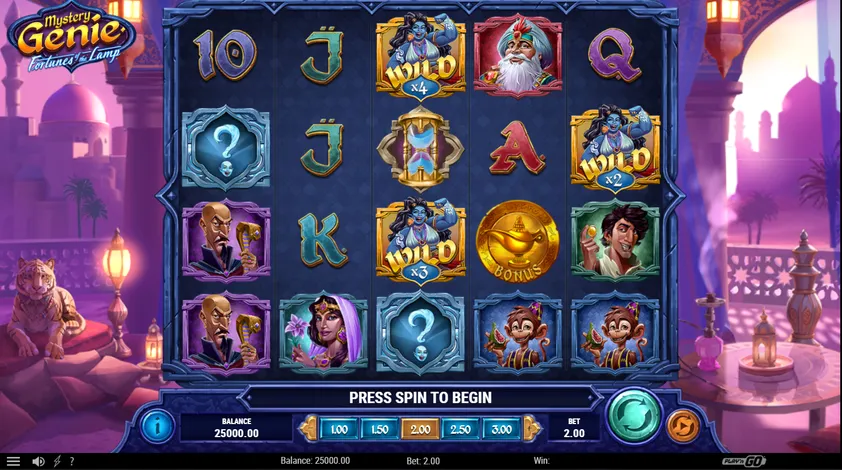Image resolution: width=842 pixels, height=470 pixels.
Task: Pick the 2.00 bet value
Action: point(420,428)
